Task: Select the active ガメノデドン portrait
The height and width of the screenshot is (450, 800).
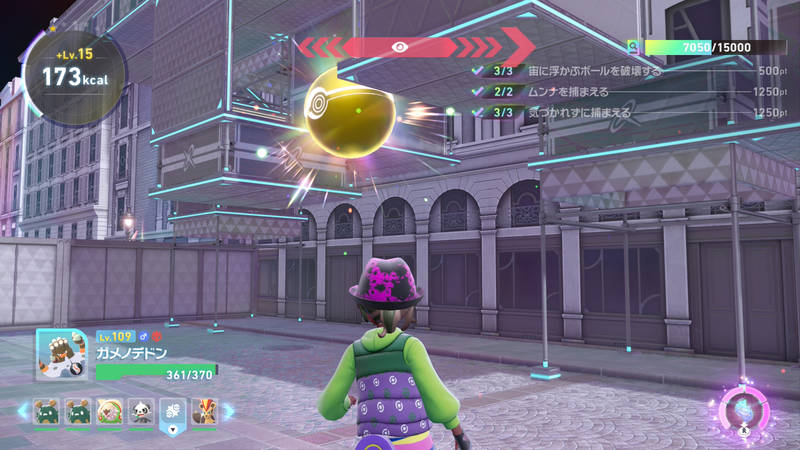Action: tap(62, 356)
